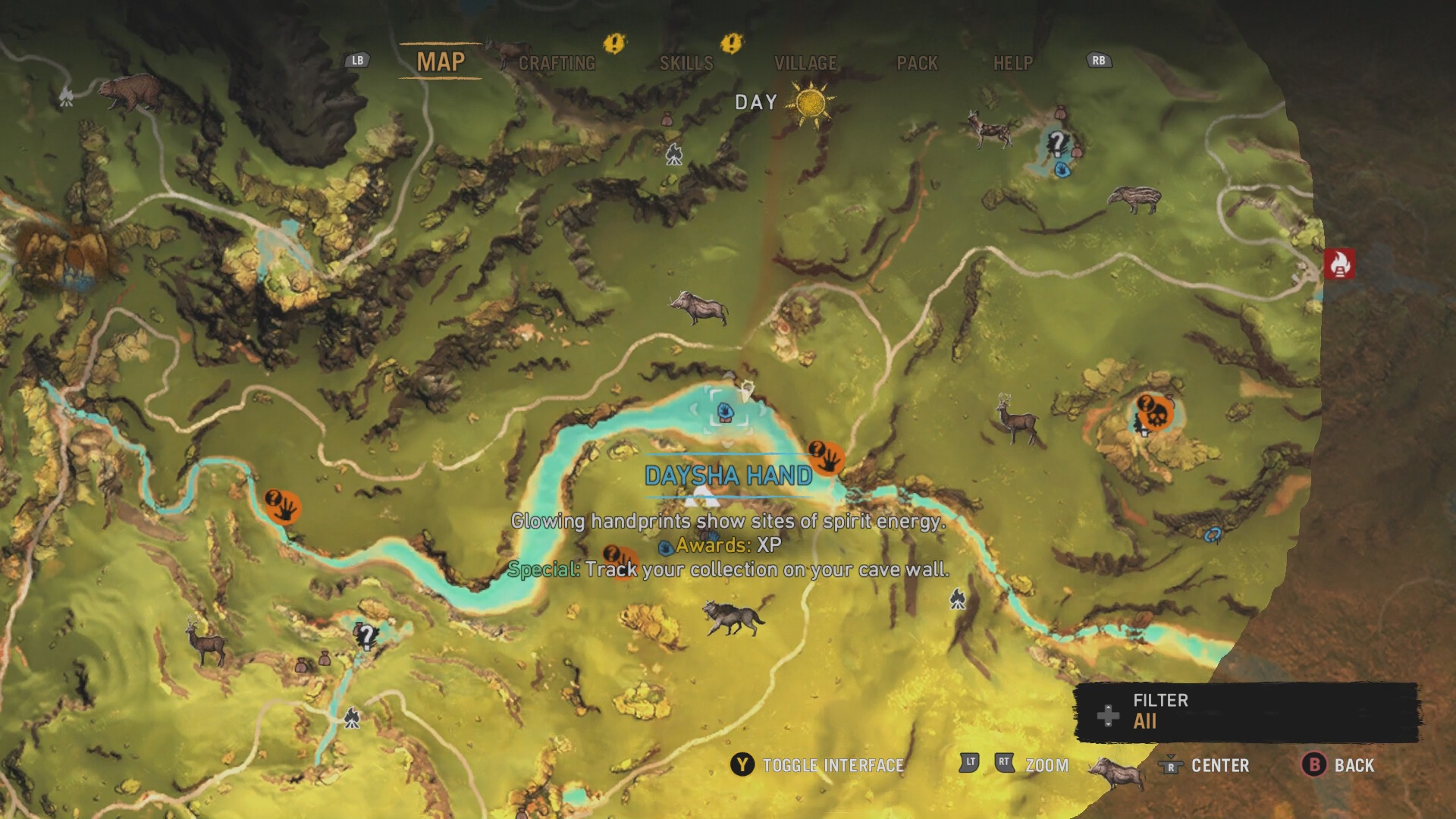
Task: Choose the wolf icon on the map
Action: point(732,617)
